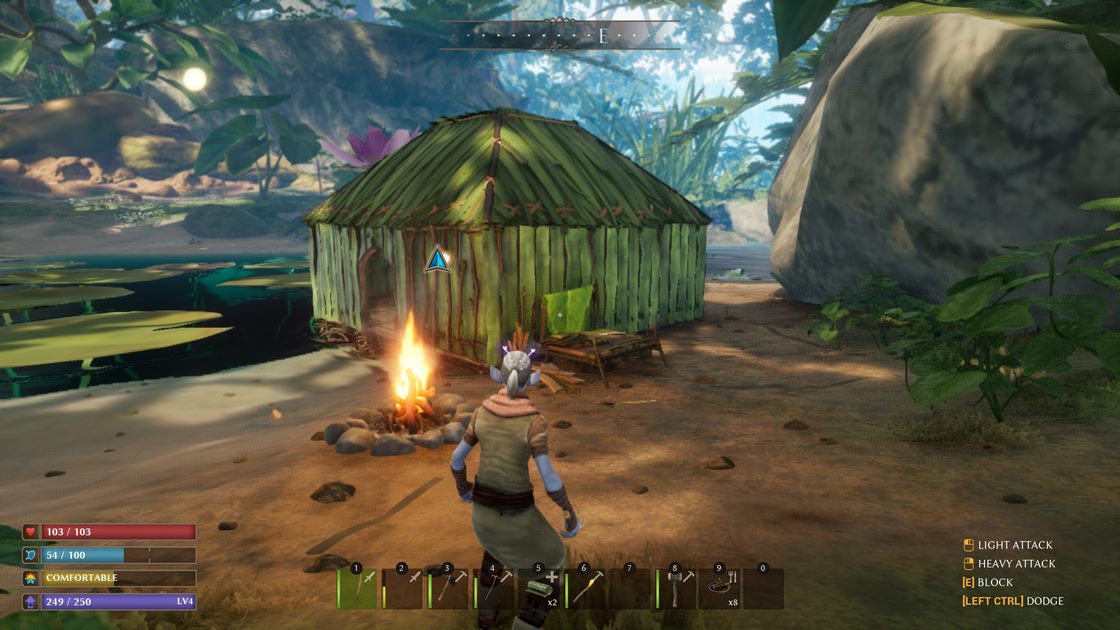Eat the food stack in slot 9
Viewport: 1120px width, 630px height.
pyautogui.click(x=721, y=588)
